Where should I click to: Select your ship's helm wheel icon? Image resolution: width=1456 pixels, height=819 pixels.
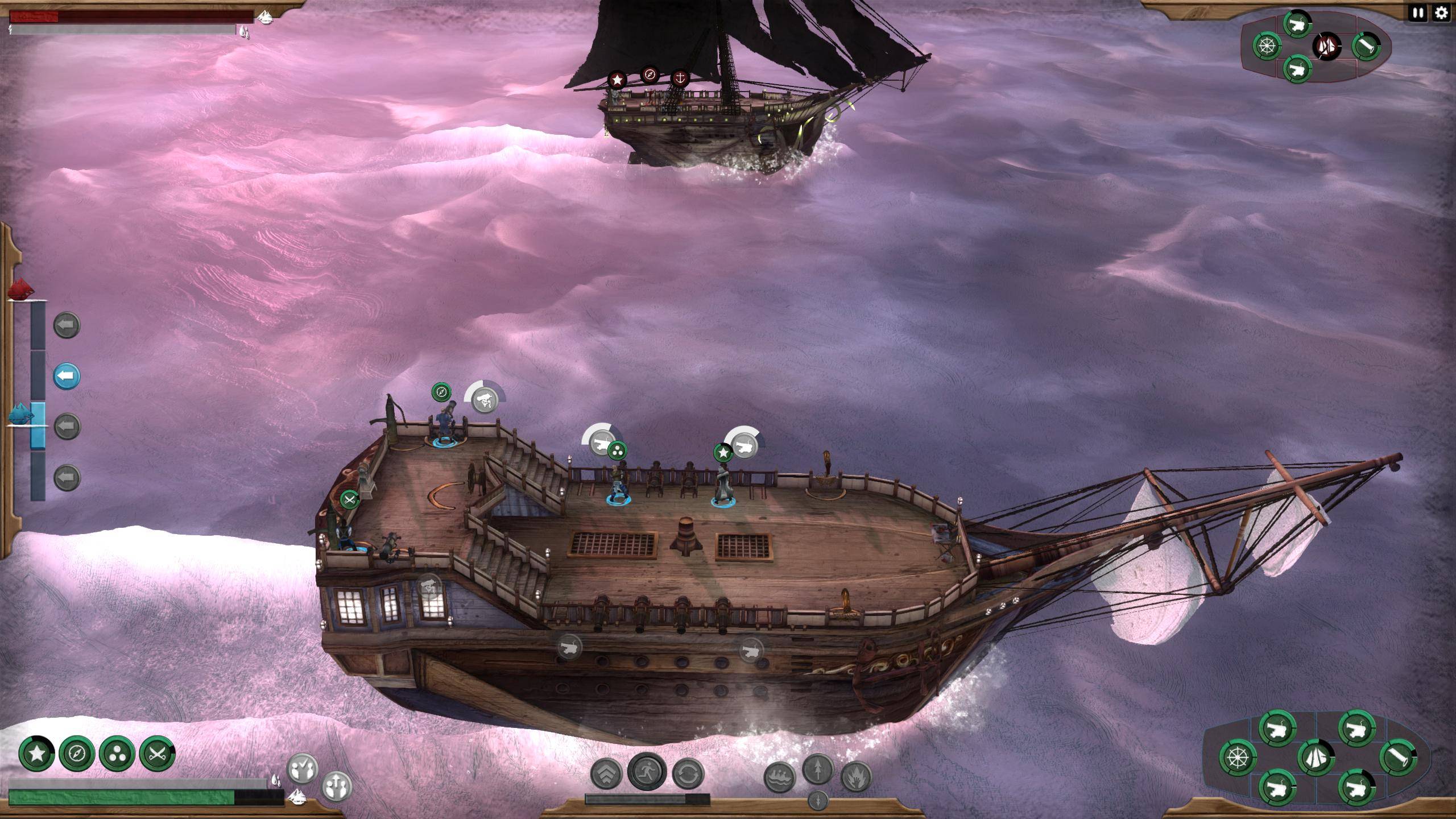click(1238, 757)
